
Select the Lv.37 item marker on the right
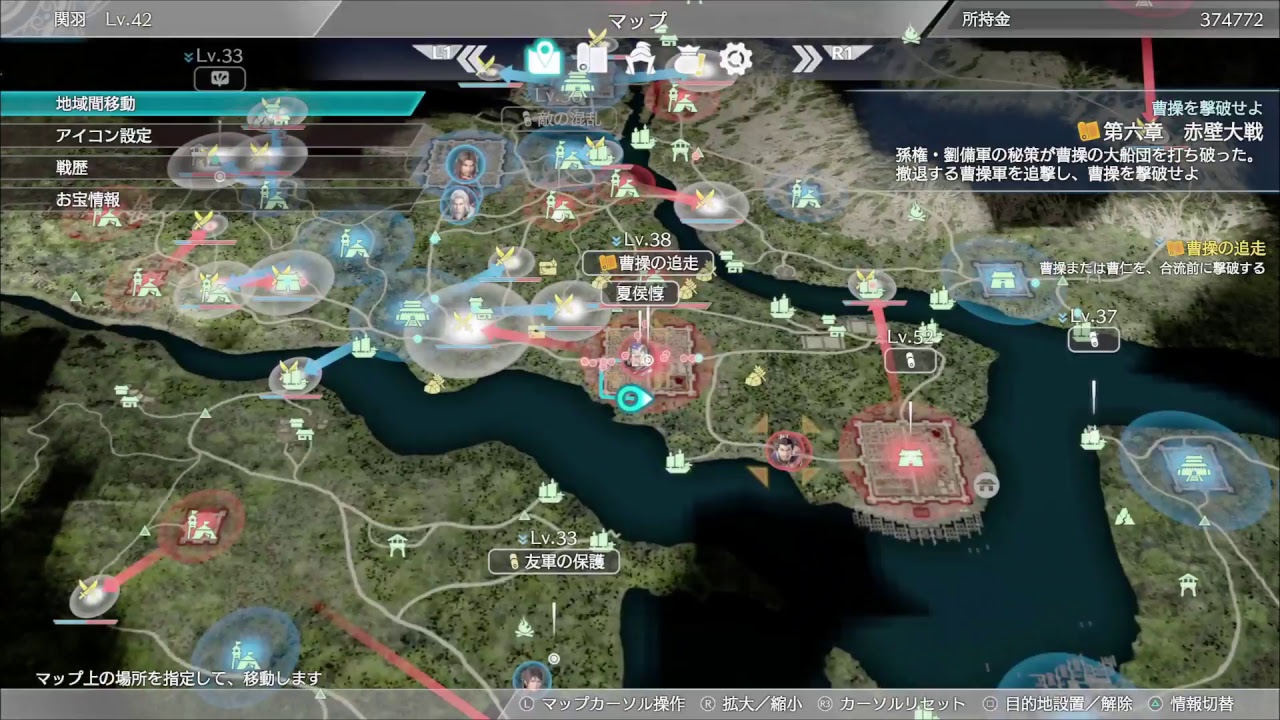[x=1093, y=339]
